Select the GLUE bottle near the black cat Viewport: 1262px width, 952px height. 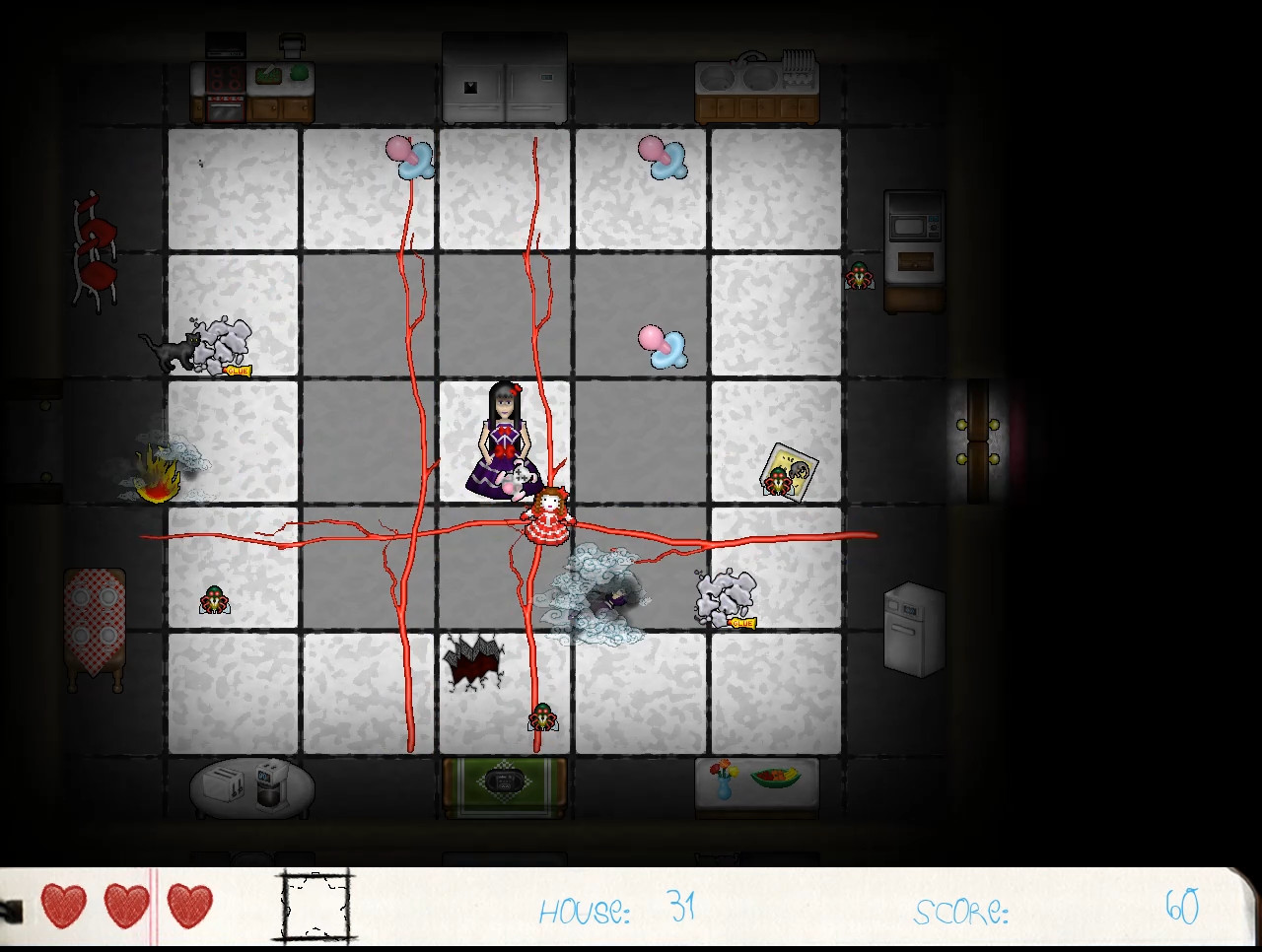coord(237,370)
